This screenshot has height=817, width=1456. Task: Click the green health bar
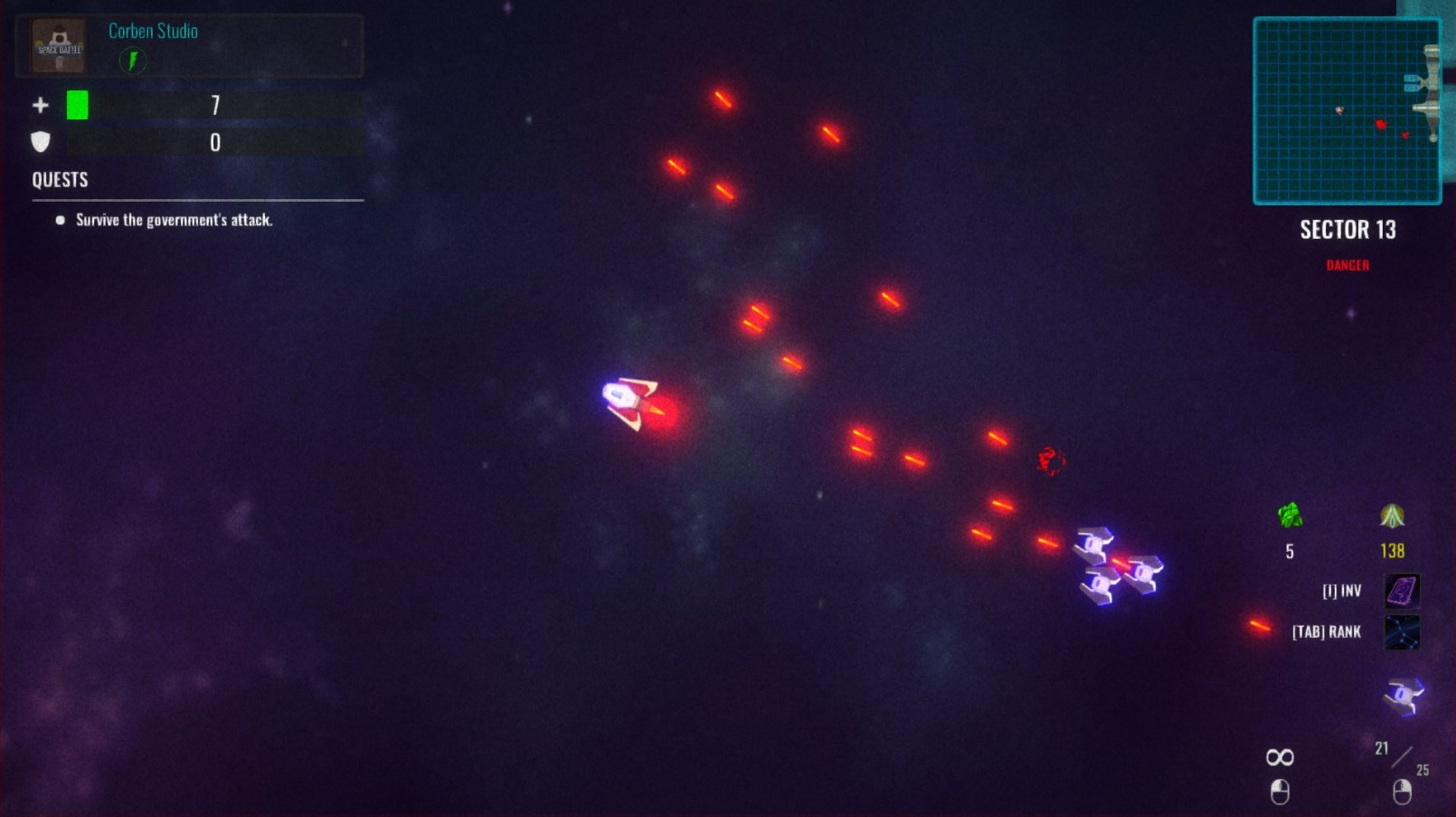(x=78, y=105)
